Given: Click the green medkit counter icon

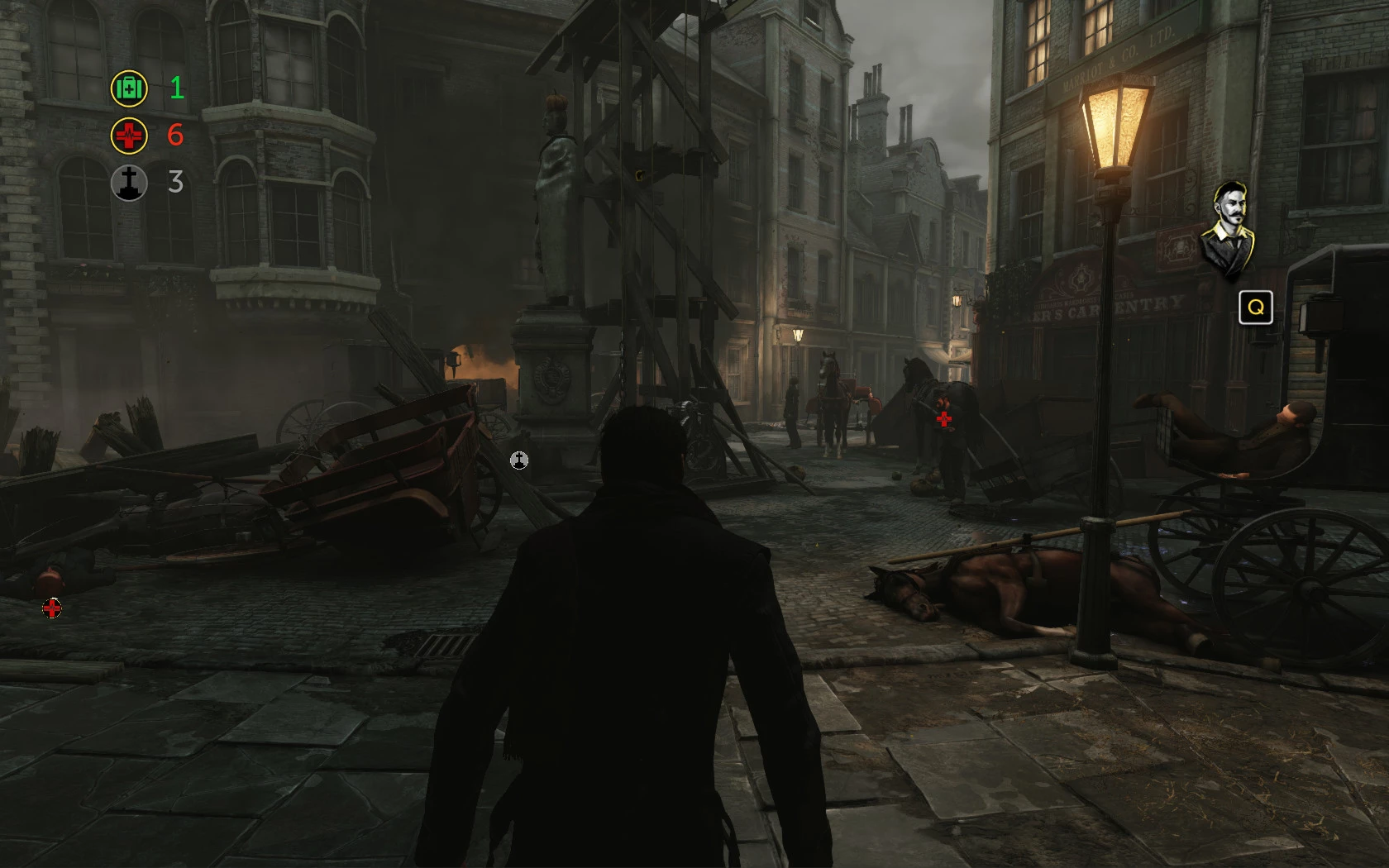Looking at the screenshot, I should [129, 88].
